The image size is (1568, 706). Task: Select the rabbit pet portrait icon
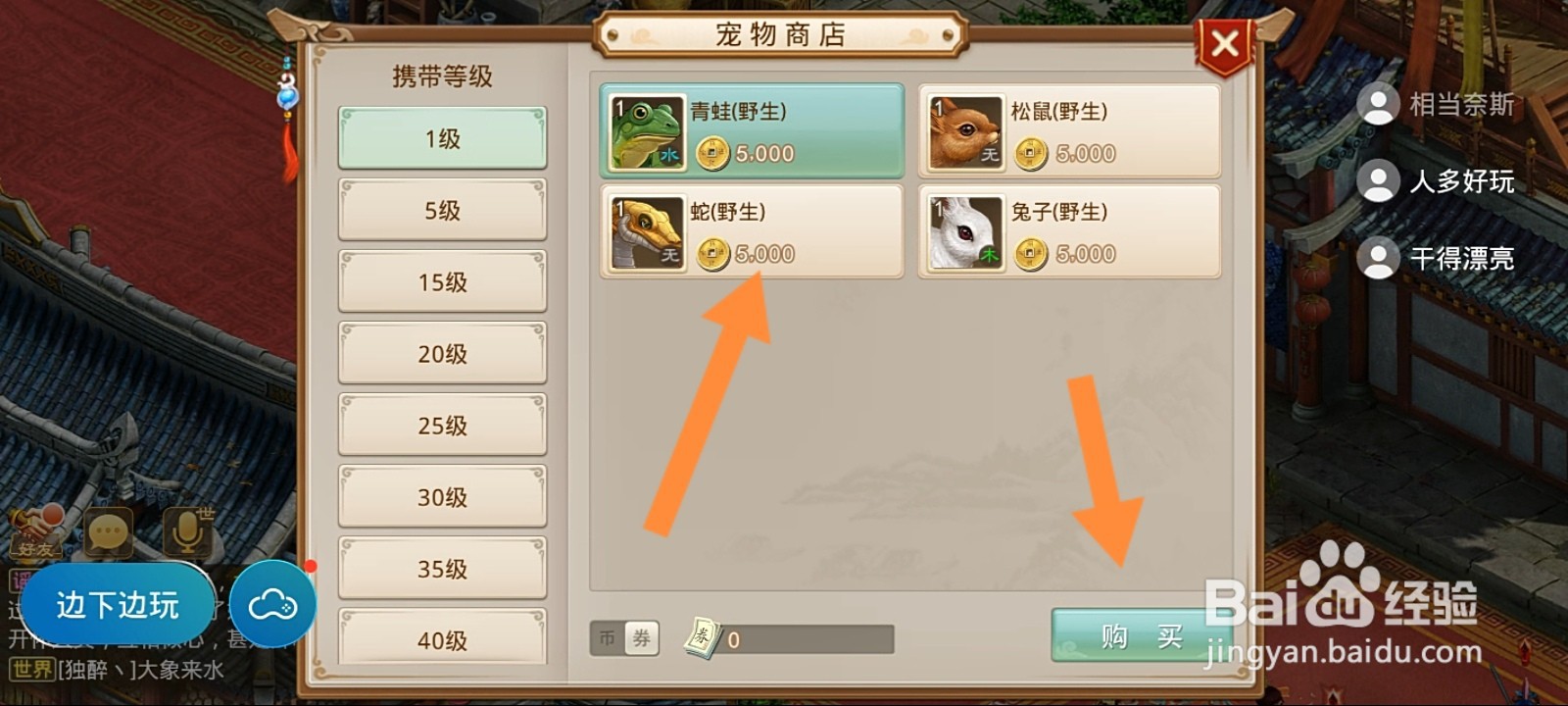tap(965, 232)
